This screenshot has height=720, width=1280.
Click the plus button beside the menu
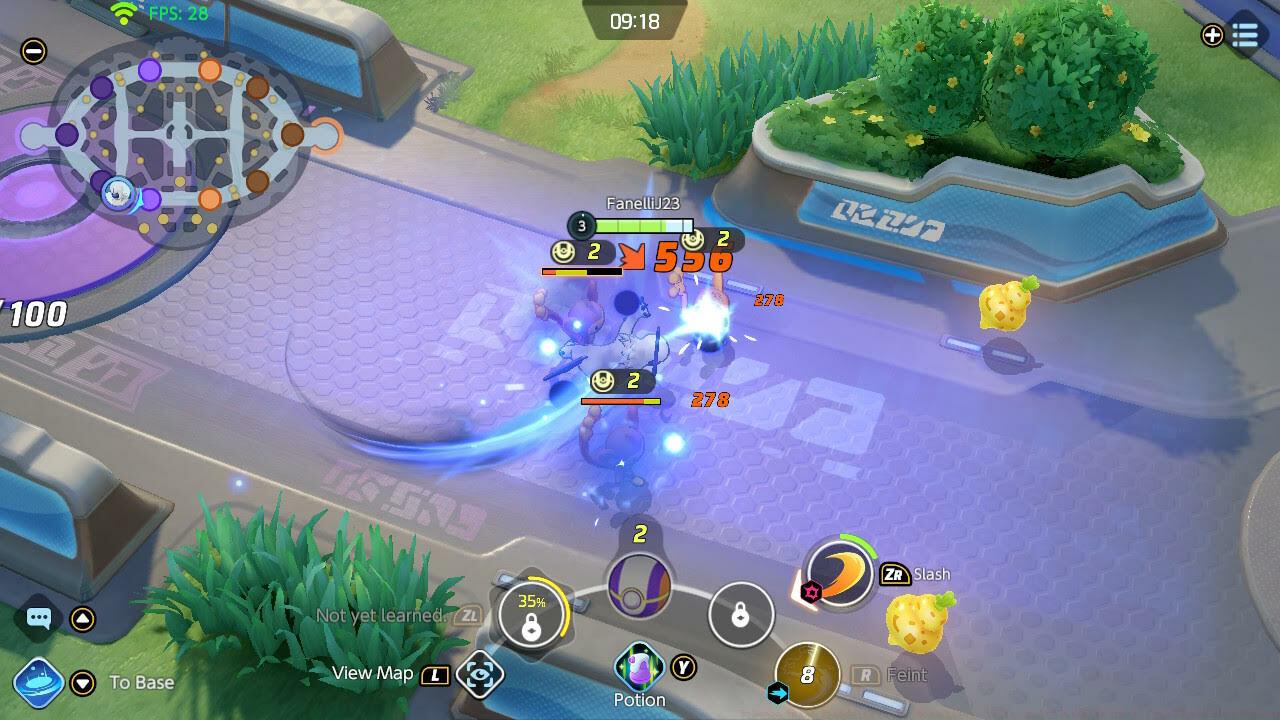tap(1212, 36)
